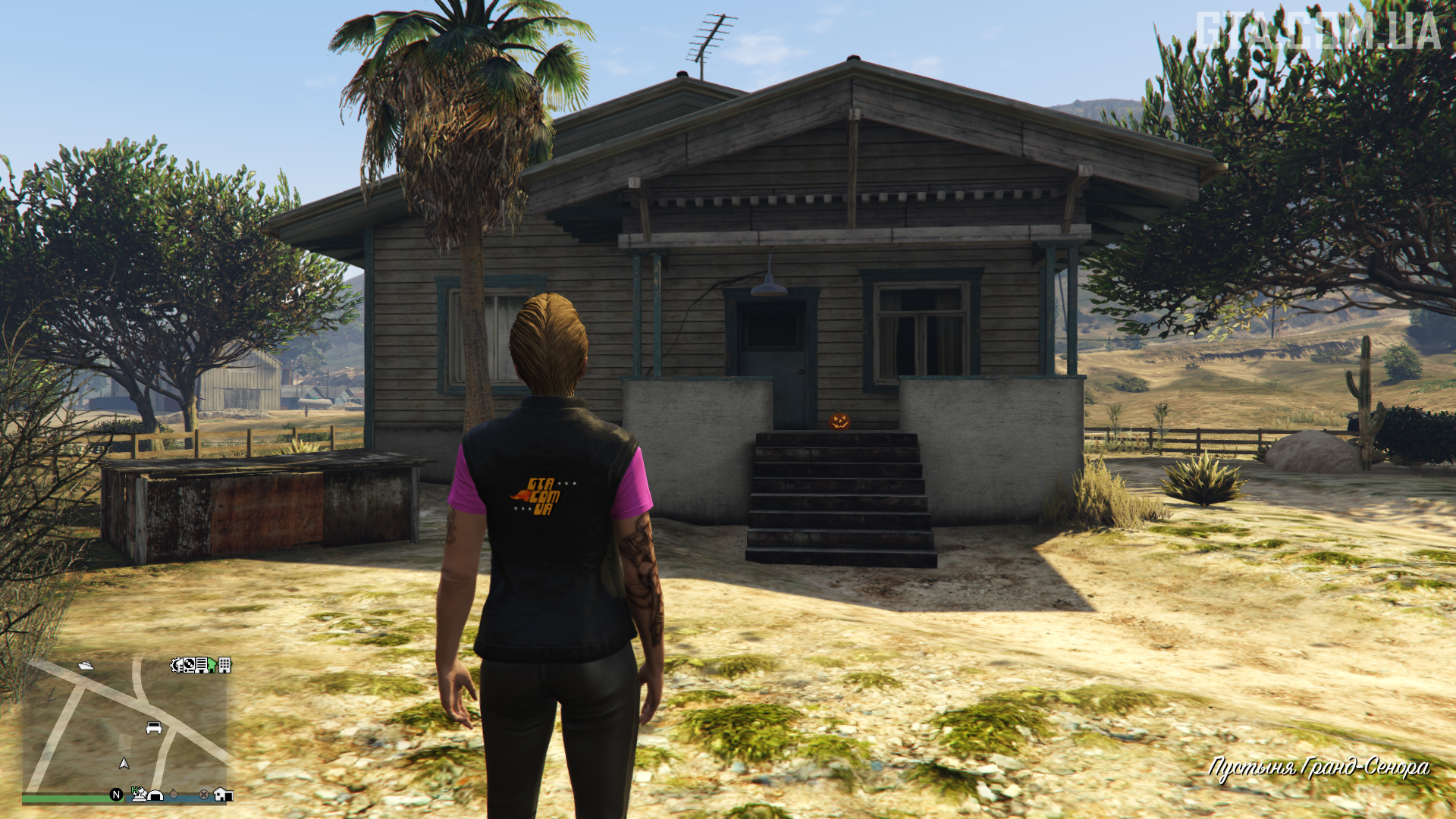Select the crossed-out circle blip on the minimap
This screenshot has height=819, width=1456.
click(x=203, y=795)
